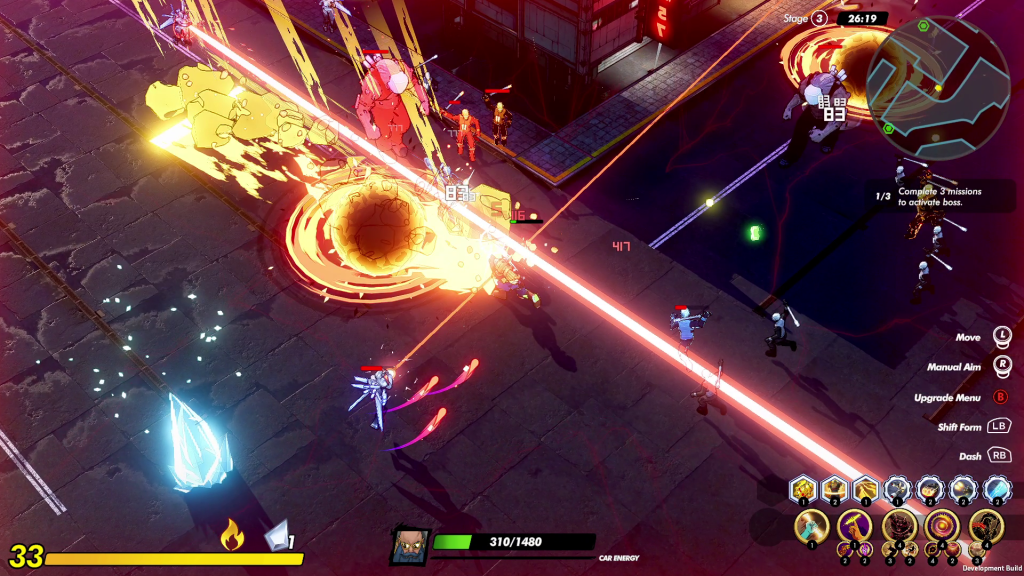This screenshot has height=576, width=1024.
Task: Click the masked character portrait
Action: (410, 546)
